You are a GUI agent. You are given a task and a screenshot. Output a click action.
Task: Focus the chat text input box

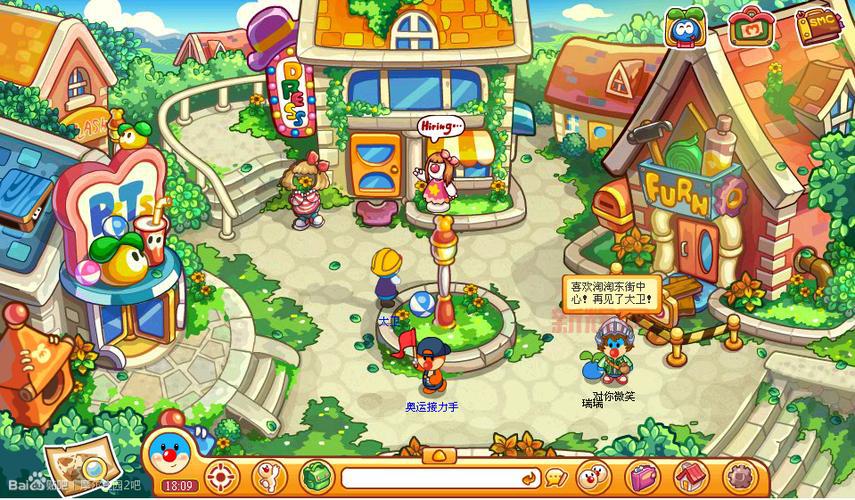click(430, 477)
